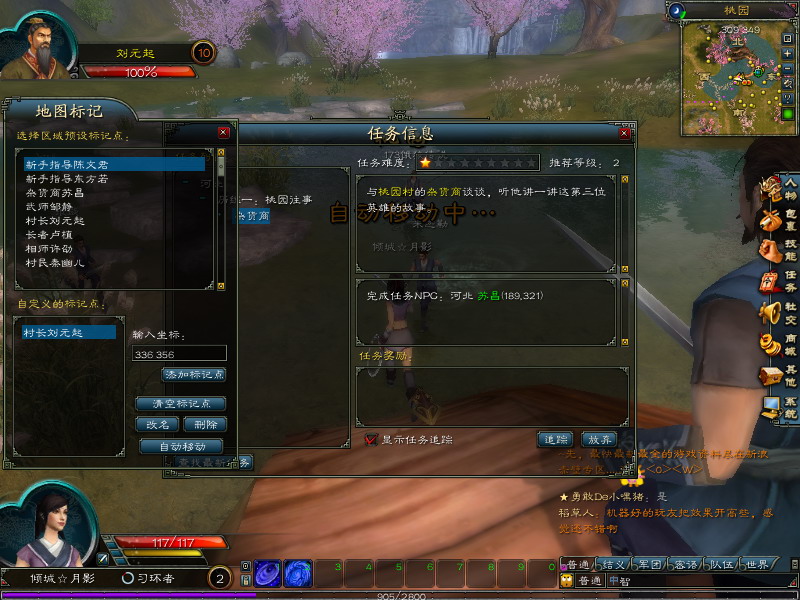Image resolution: width=800 pixels, height=600 pixels.
Task: Abandon the quest with 放弃 button
Action: point(599,439)
